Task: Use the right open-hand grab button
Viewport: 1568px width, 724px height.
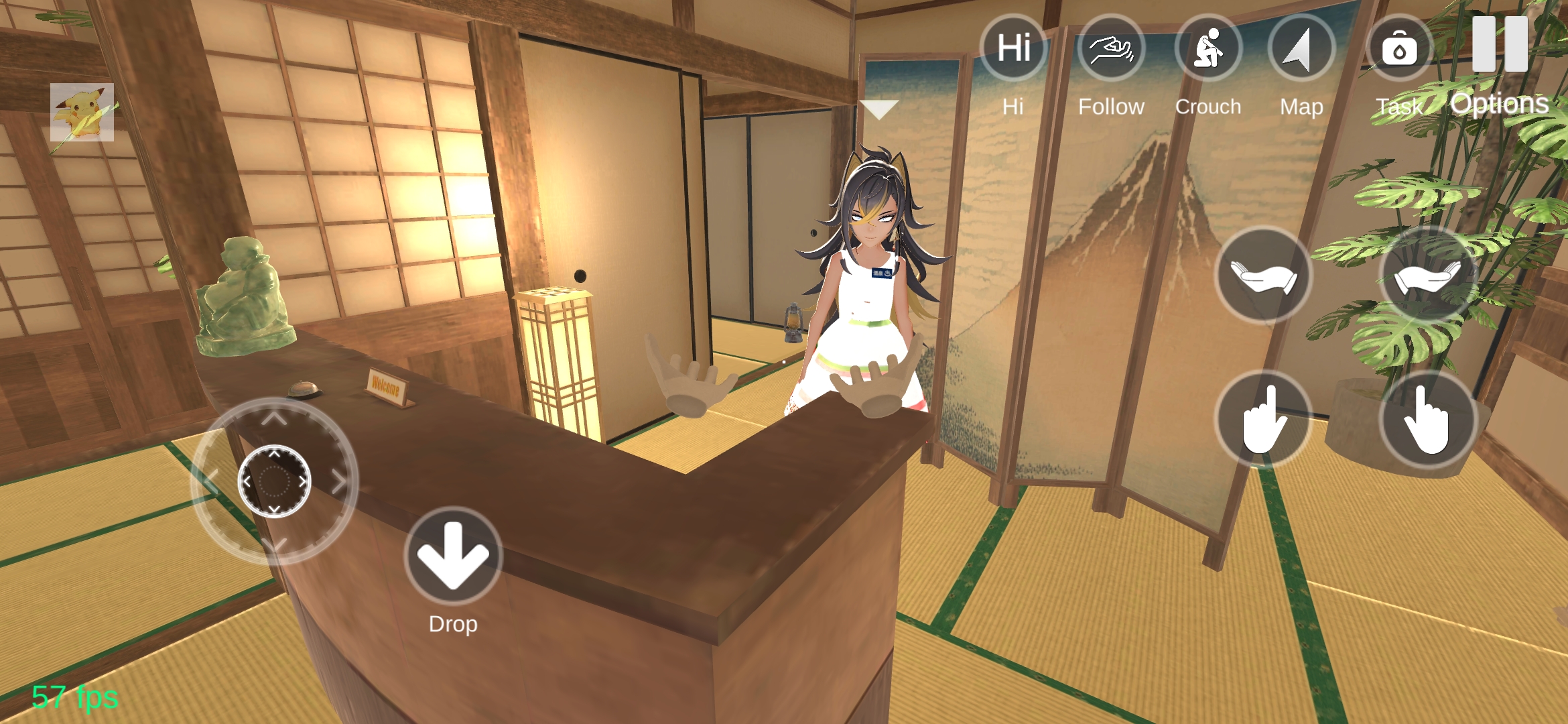Action: (1428, 276)
